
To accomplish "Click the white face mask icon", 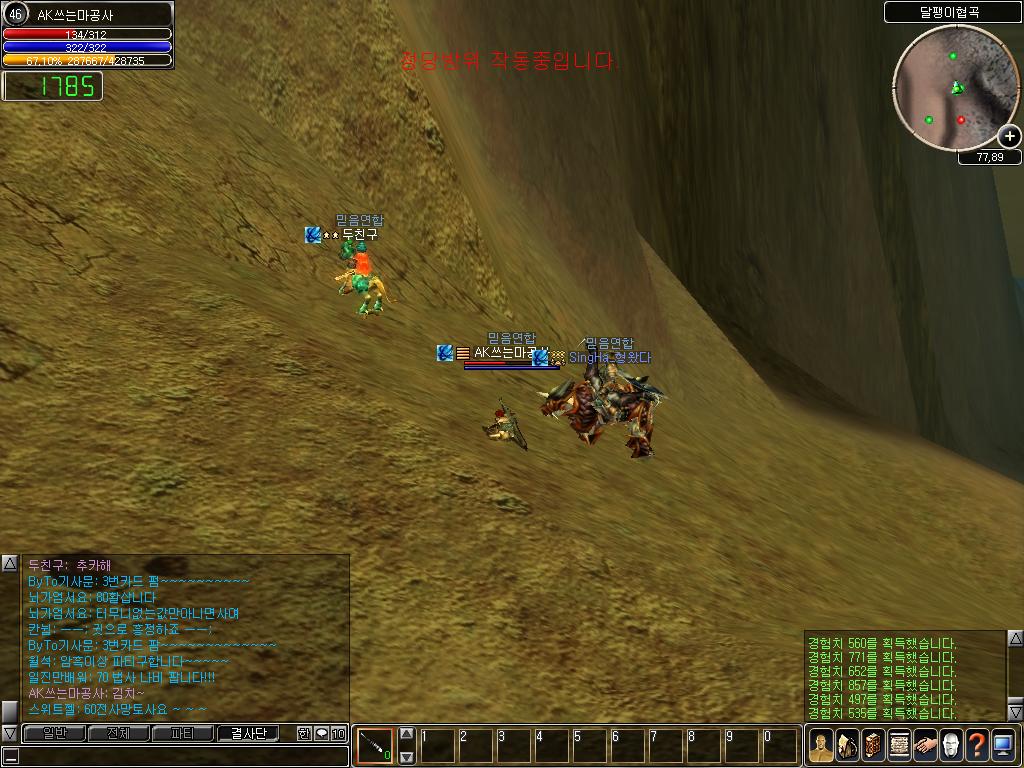I will 951,744.
